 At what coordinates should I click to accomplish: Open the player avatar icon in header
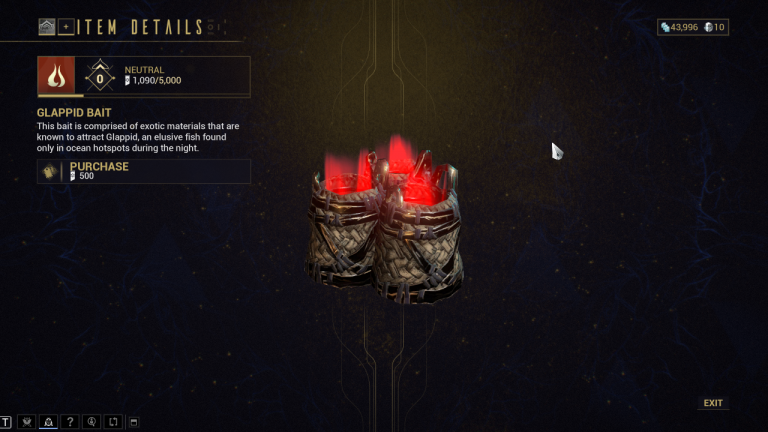point(47,27)
